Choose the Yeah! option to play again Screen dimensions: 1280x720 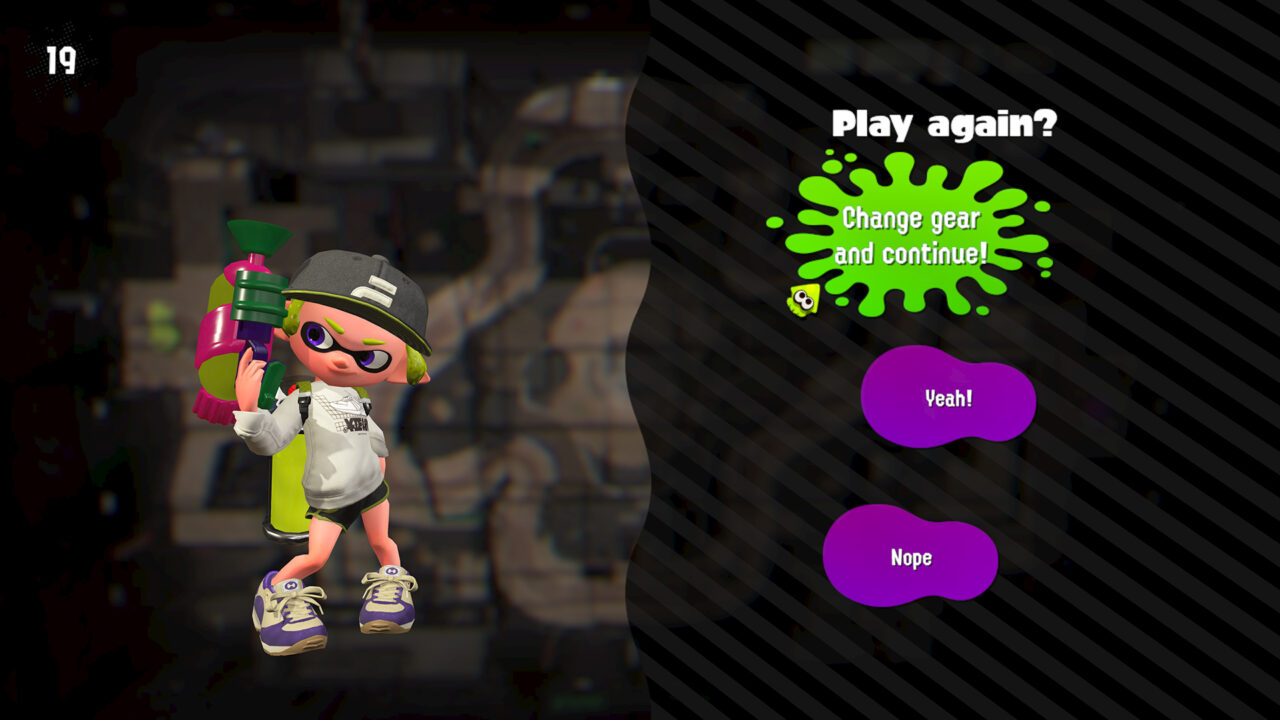(948, 396)
